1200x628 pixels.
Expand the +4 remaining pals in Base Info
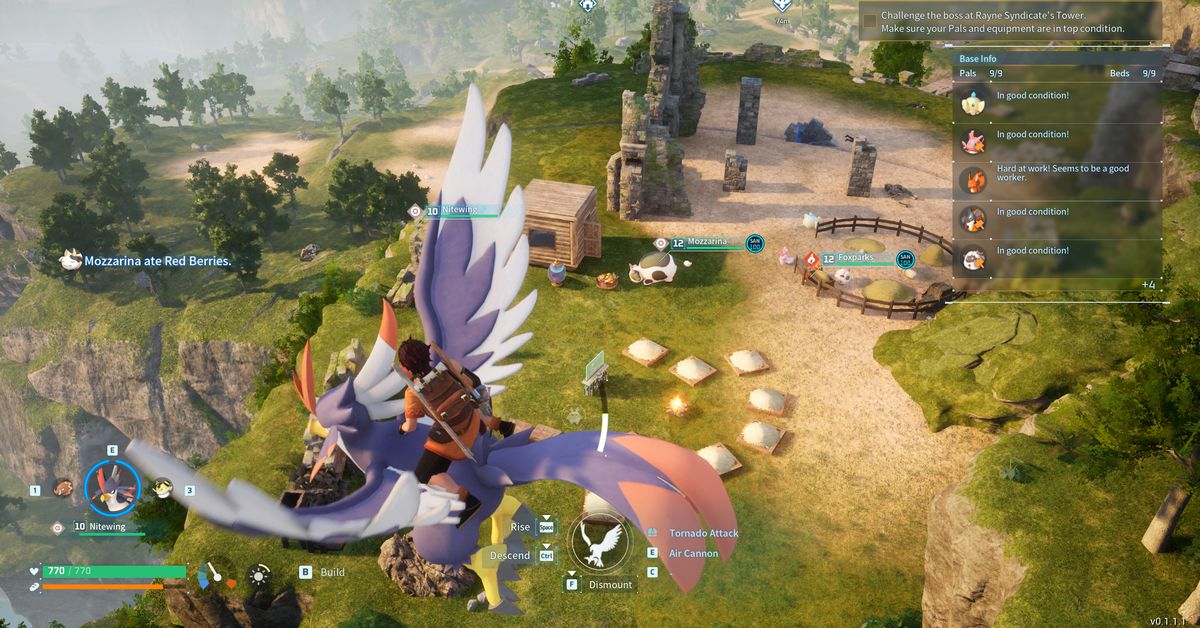(x=1148, y=285)
